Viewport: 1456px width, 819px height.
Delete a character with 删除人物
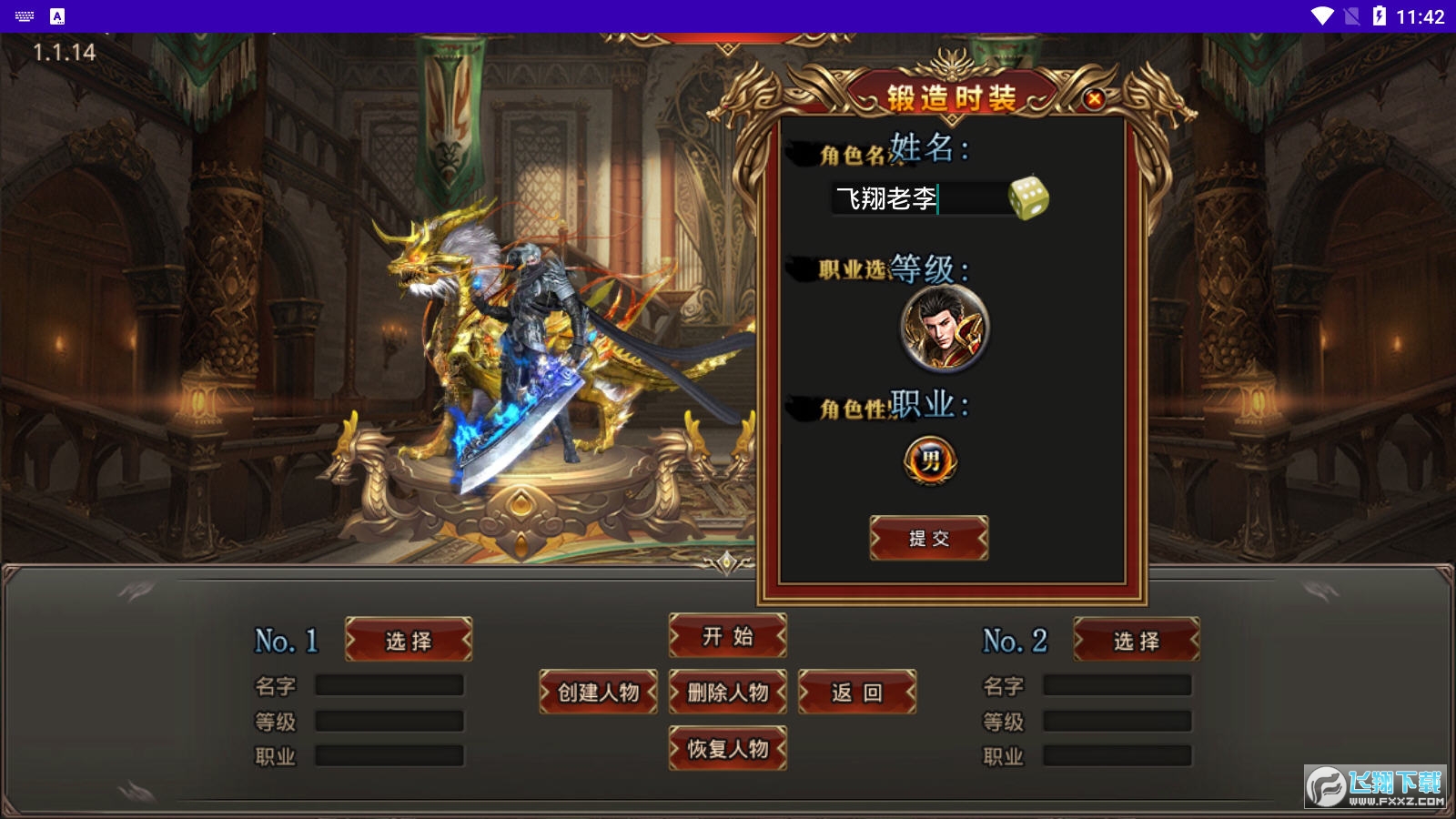tap(728, 693)
